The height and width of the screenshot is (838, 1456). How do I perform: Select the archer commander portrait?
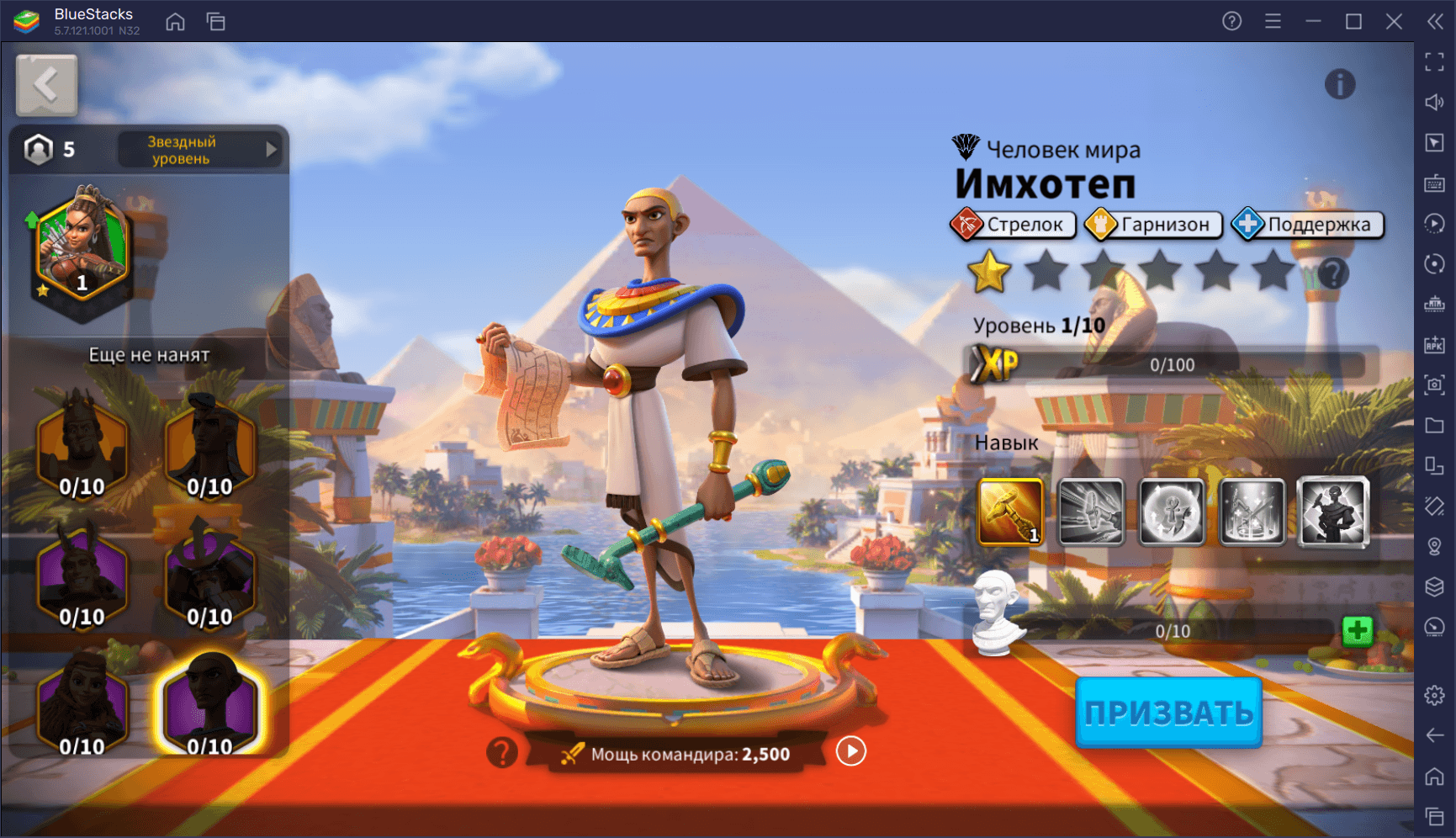click(x=82, y=249)
